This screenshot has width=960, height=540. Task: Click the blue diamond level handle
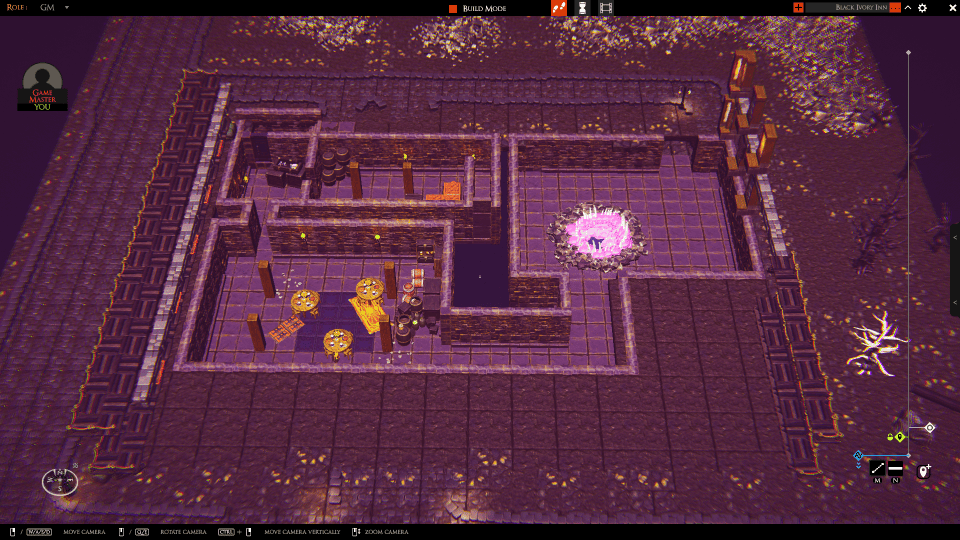[858, 456]
